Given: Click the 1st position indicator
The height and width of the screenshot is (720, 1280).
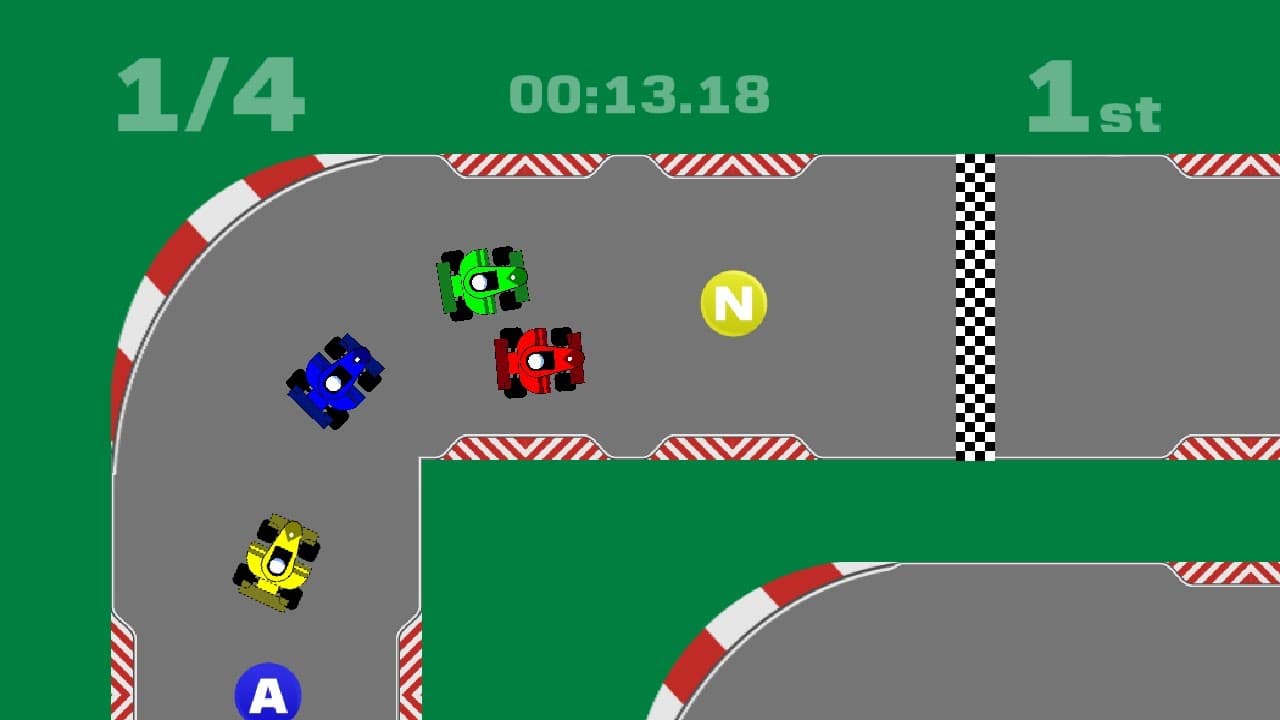Looking at the screenshot, I should point(1090,100).
